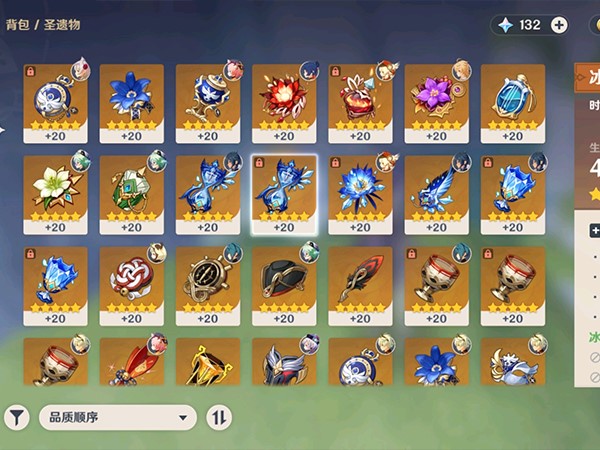Image resolution: width=600 pixels, height=450 pixels.
Task: Click the plus button beside 132 primogems
Action: 559,25
